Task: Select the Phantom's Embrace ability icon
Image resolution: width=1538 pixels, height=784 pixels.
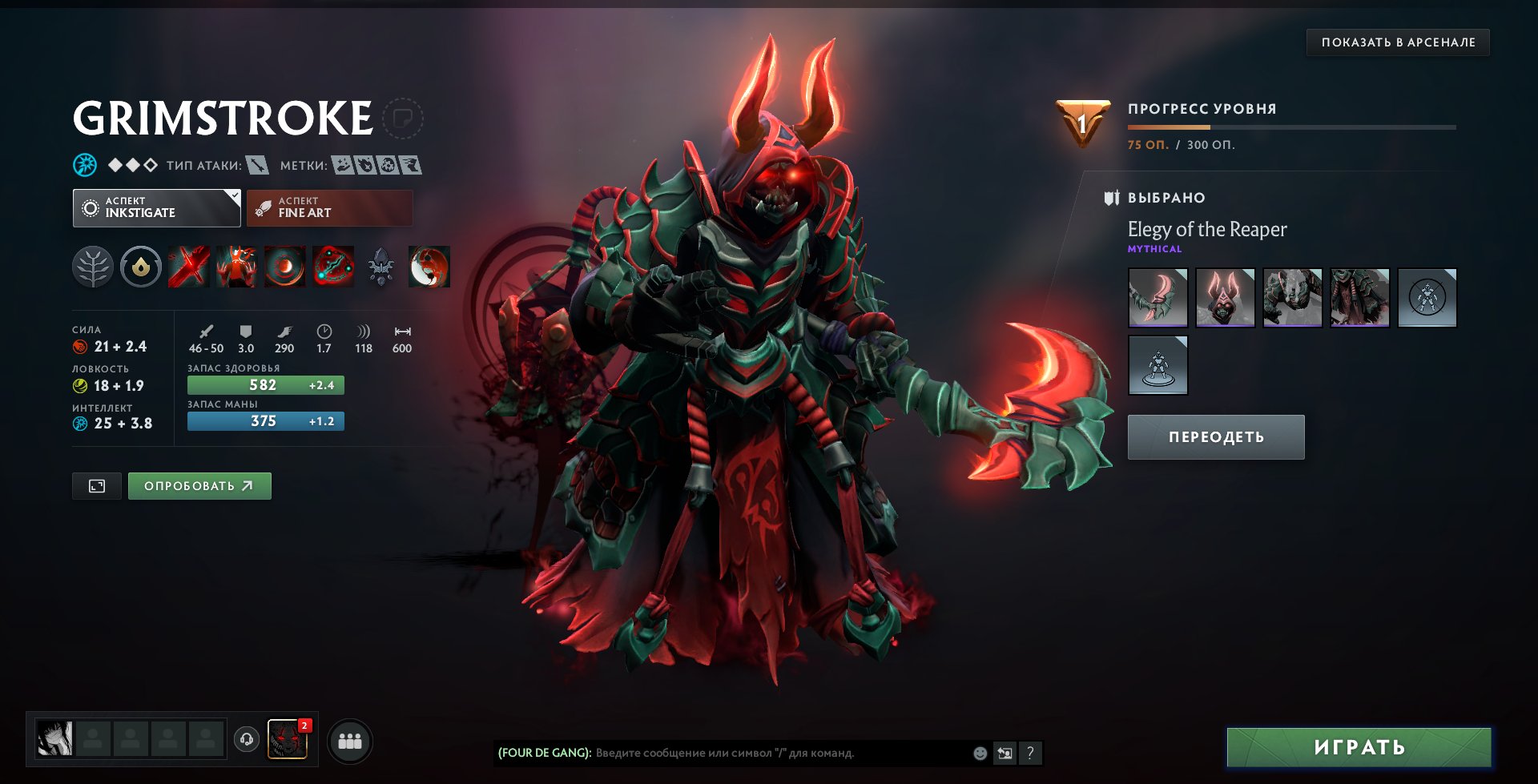Action: [x=237, y=267]
